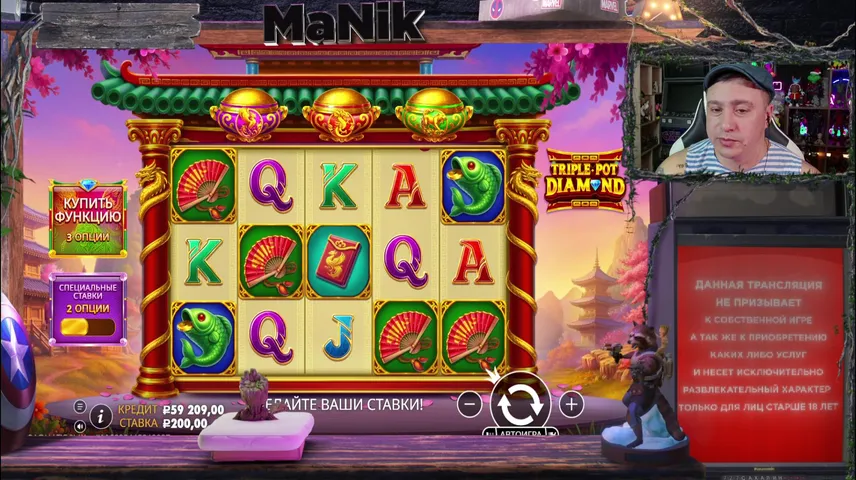This screenshot has width=856, height=480.
Task: Open the hamburger menu icon
Action: (x=80, y=406)
